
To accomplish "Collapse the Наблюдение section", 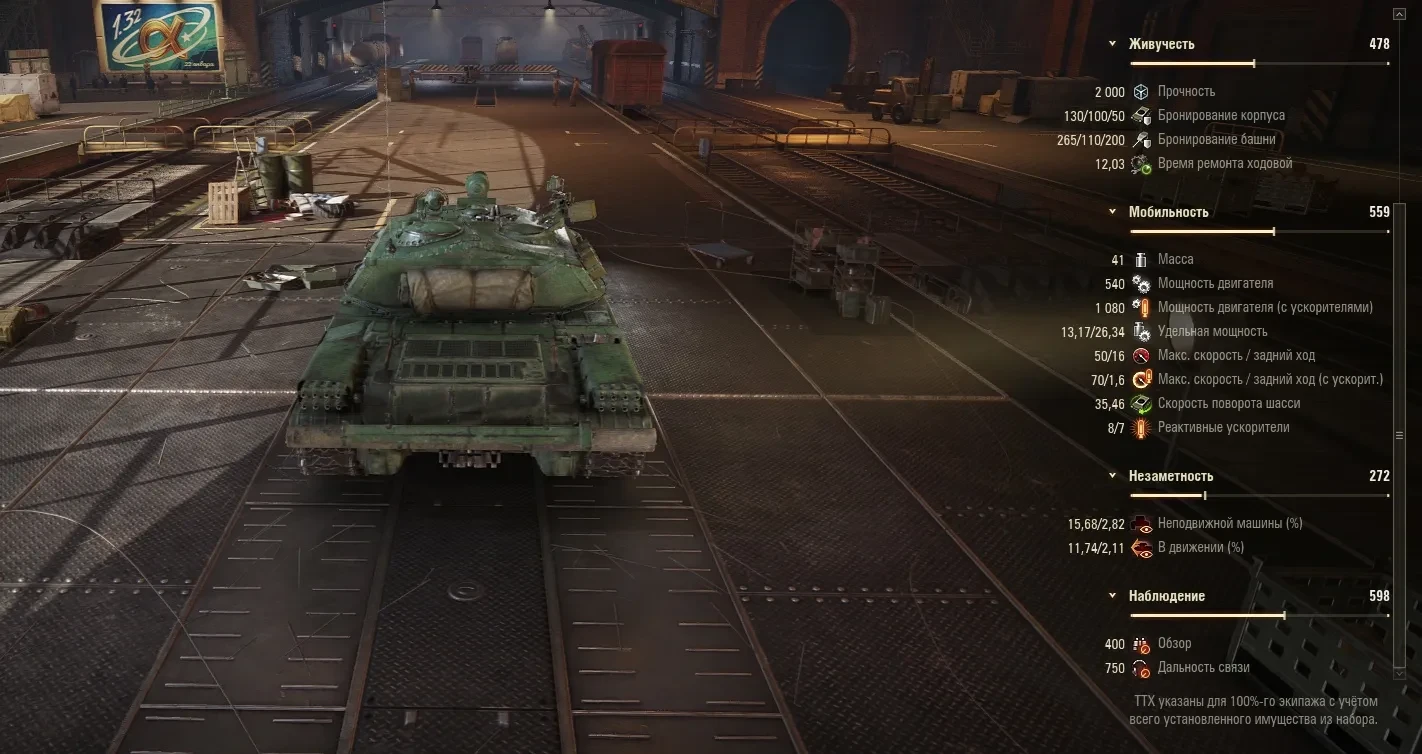I will [1113, 596].
